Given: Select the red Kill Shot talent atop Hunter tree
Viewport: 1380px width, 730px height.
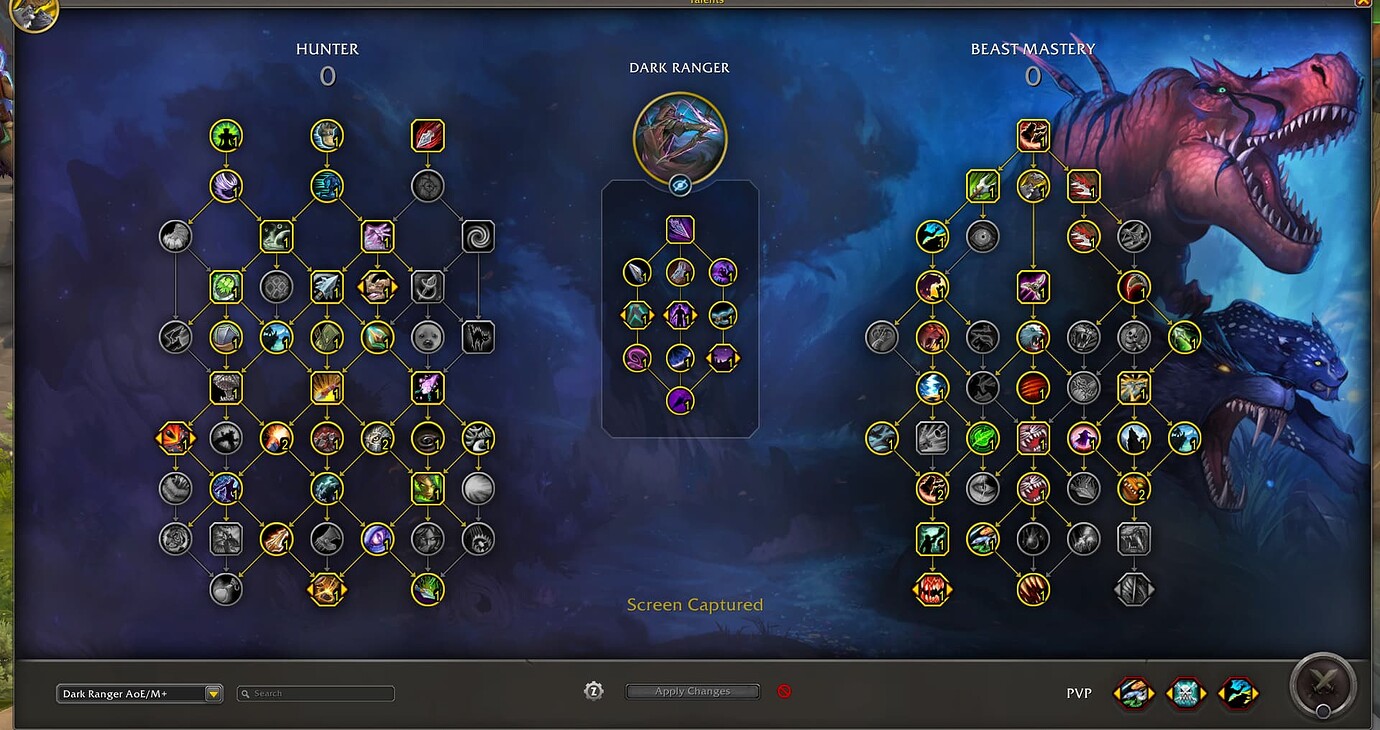Looking at the screenshot, I should click(x=427, y=136).
